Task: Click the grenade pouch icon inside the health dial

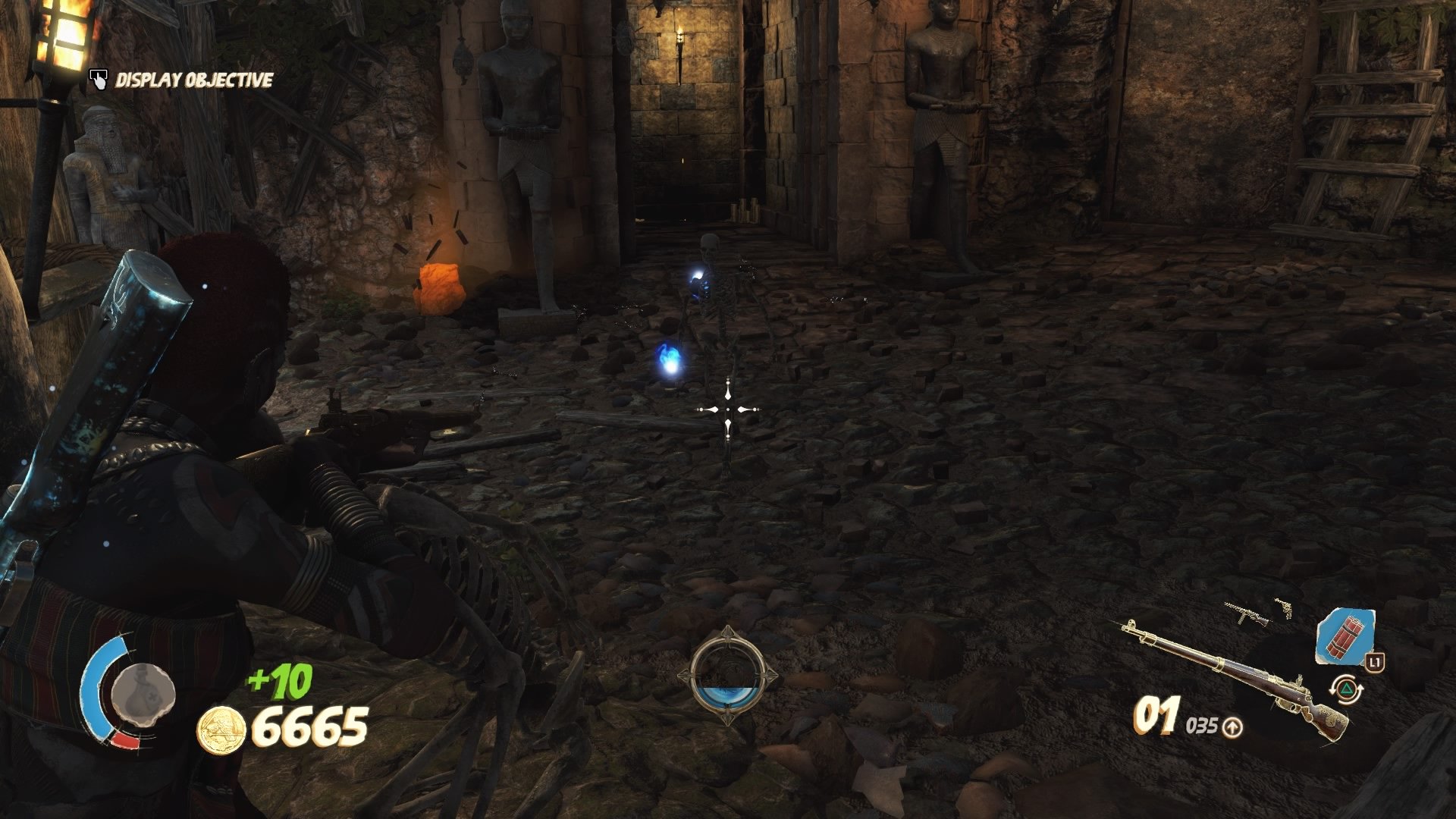Action: coord(140,692)
